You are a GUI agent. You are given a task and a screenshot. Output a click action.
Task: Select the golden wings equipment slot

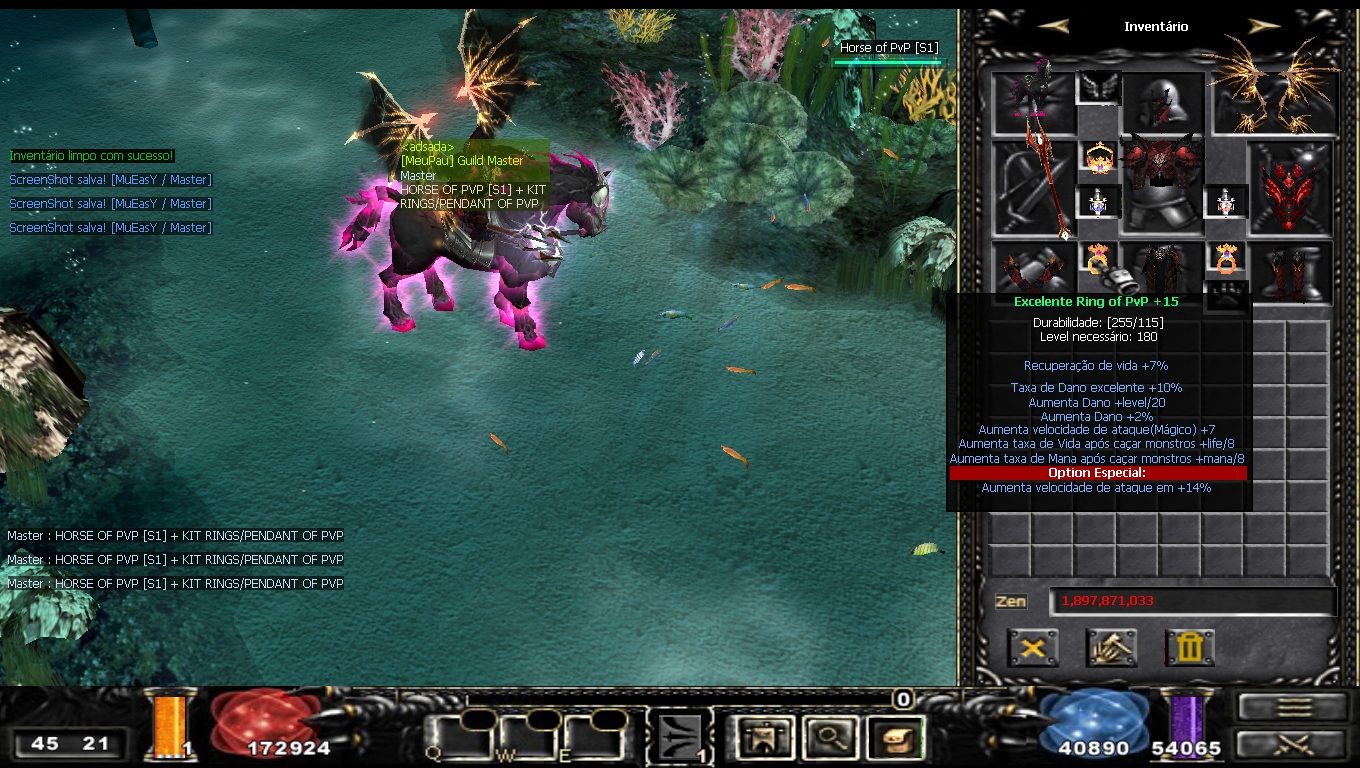click(1275, 100)
